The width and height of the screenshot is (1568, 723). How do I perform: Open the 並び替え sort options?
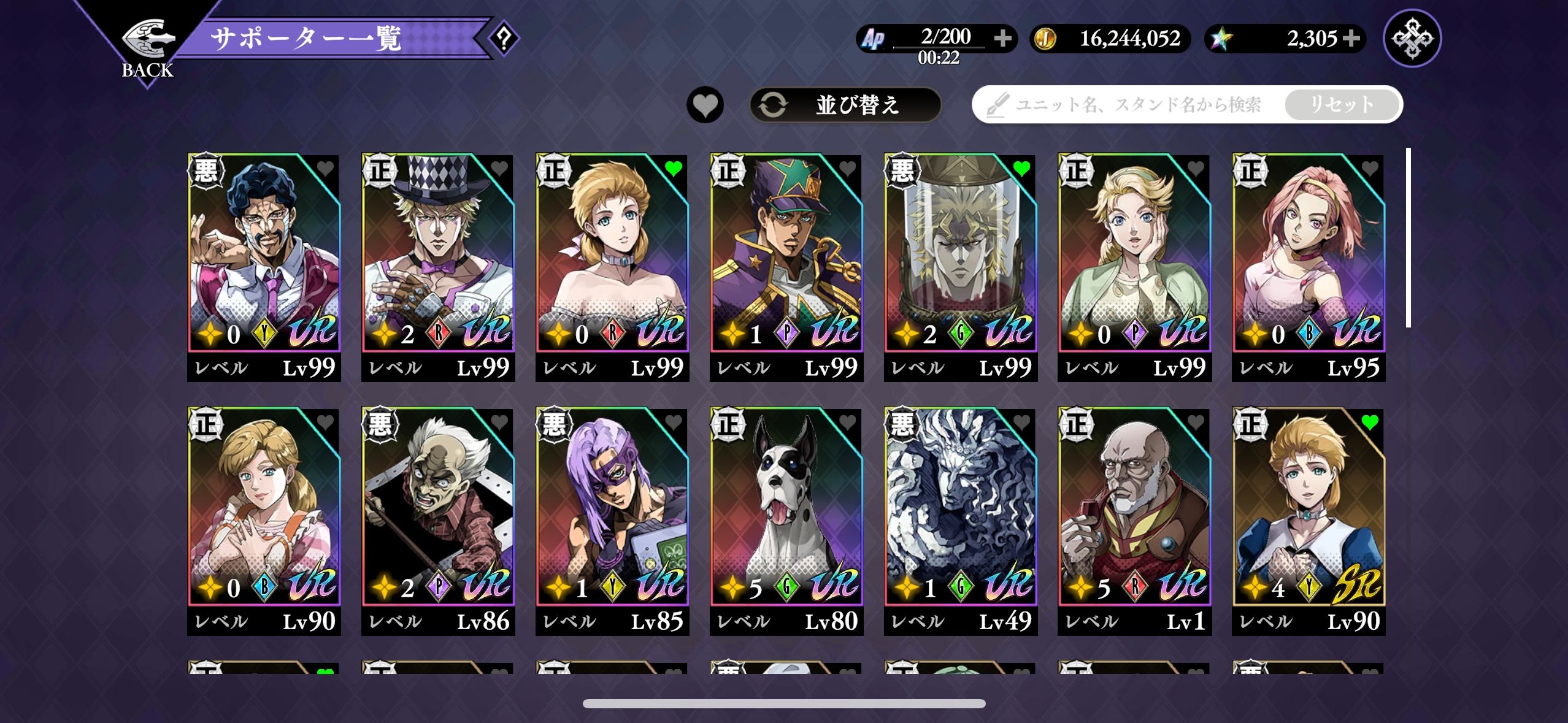845,105
